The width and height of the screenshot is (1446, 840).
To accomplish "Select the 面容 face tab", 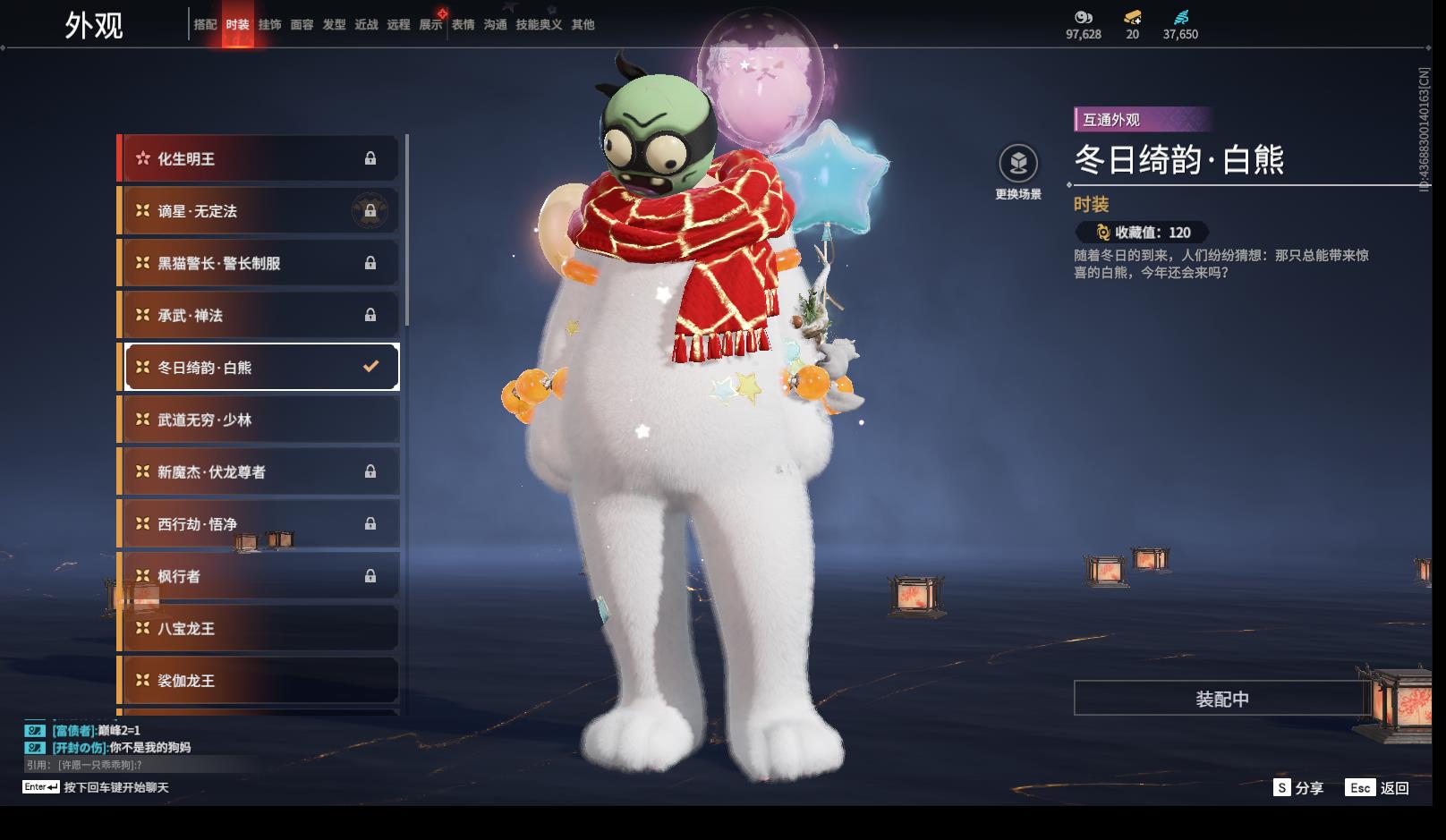I will tap(302, 25).
